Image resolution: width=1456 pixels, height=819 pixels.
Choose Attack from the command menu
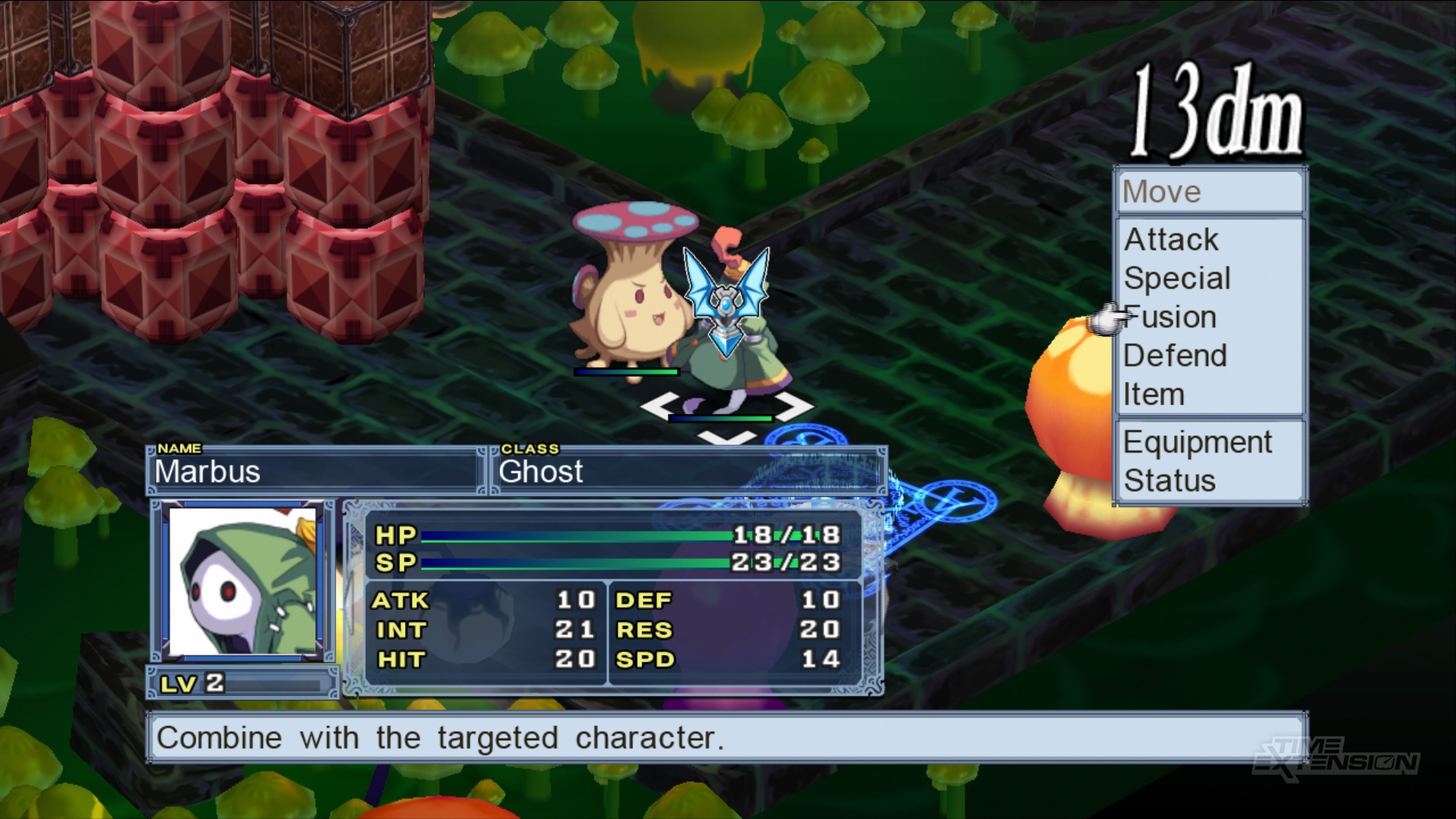tap(1171, 240)
